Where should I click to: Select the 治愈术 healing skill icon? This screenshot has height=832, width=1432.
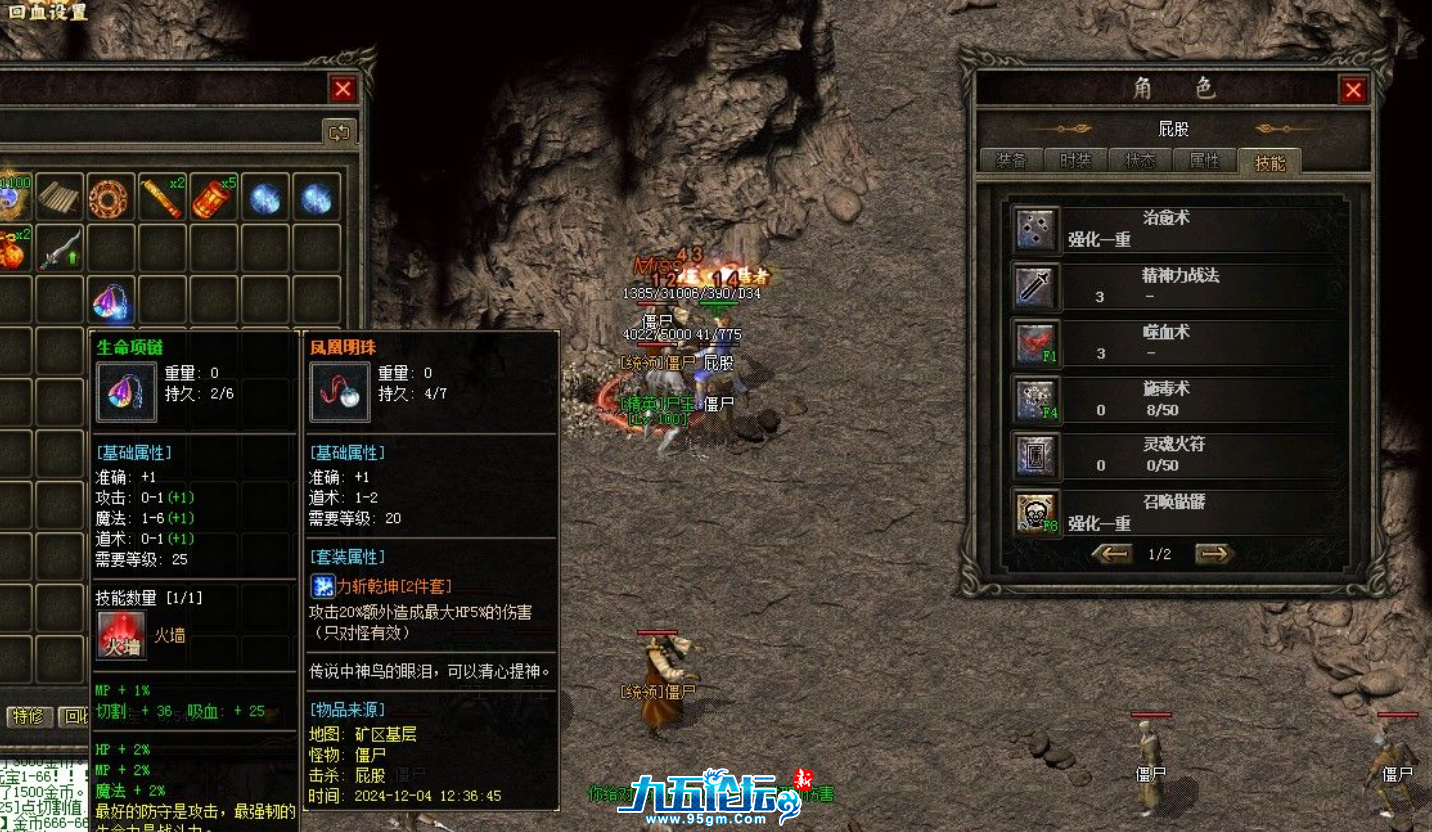(1034, 229)
